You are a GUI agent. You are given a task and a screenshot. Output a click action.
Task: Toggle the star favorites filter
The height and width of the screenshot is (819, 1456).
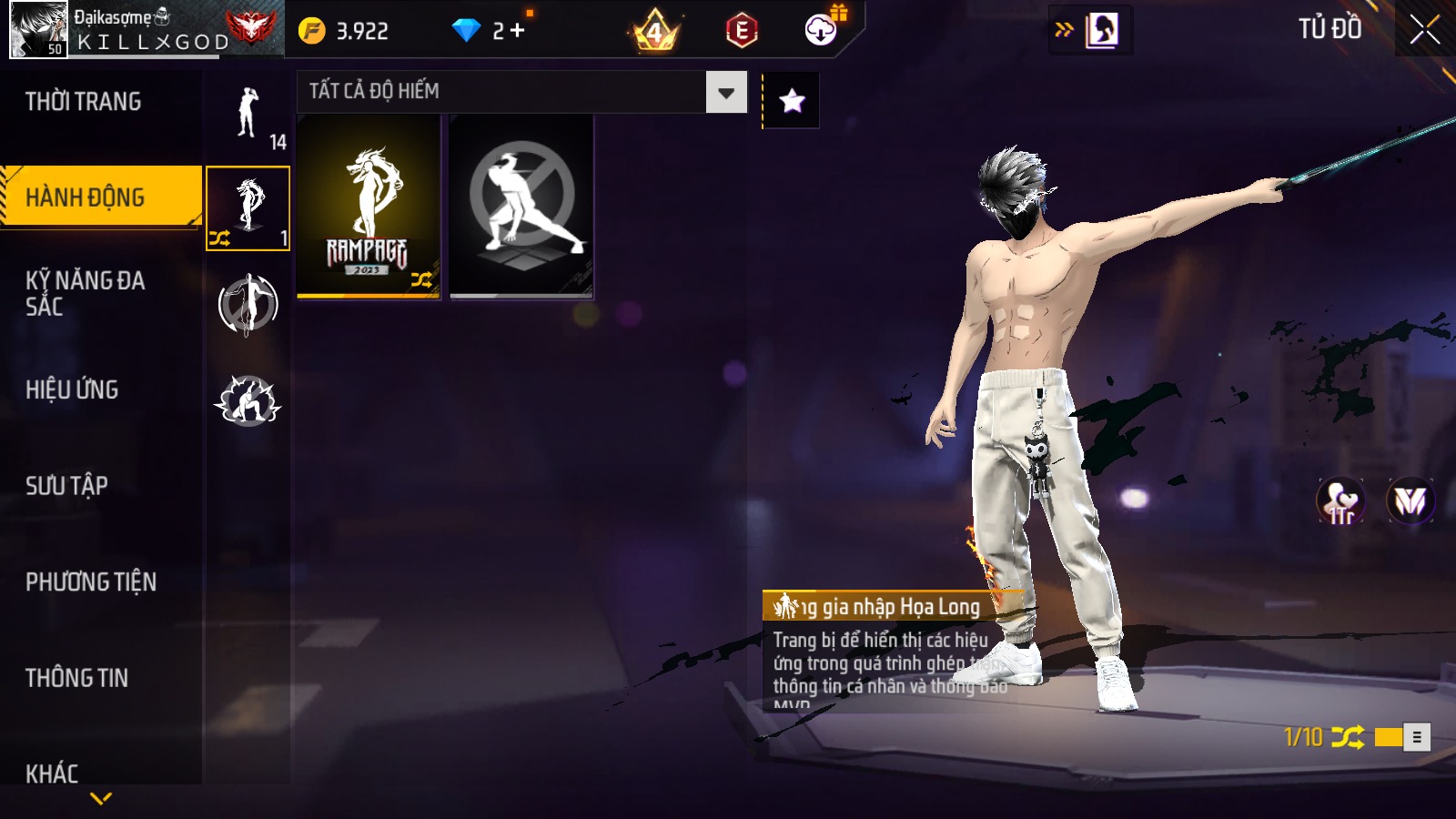(x=792, y=100)
